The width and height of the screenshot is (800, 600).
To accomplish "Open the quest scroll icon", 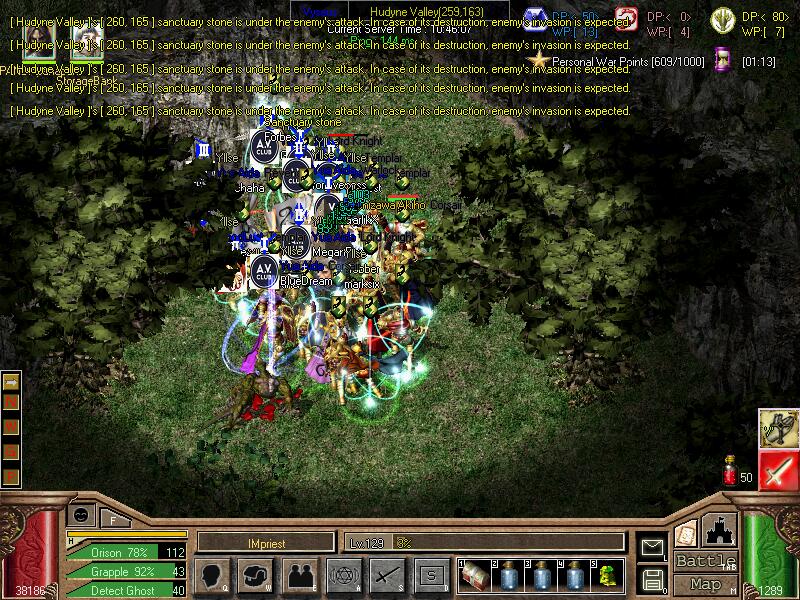I will point(688,534).
